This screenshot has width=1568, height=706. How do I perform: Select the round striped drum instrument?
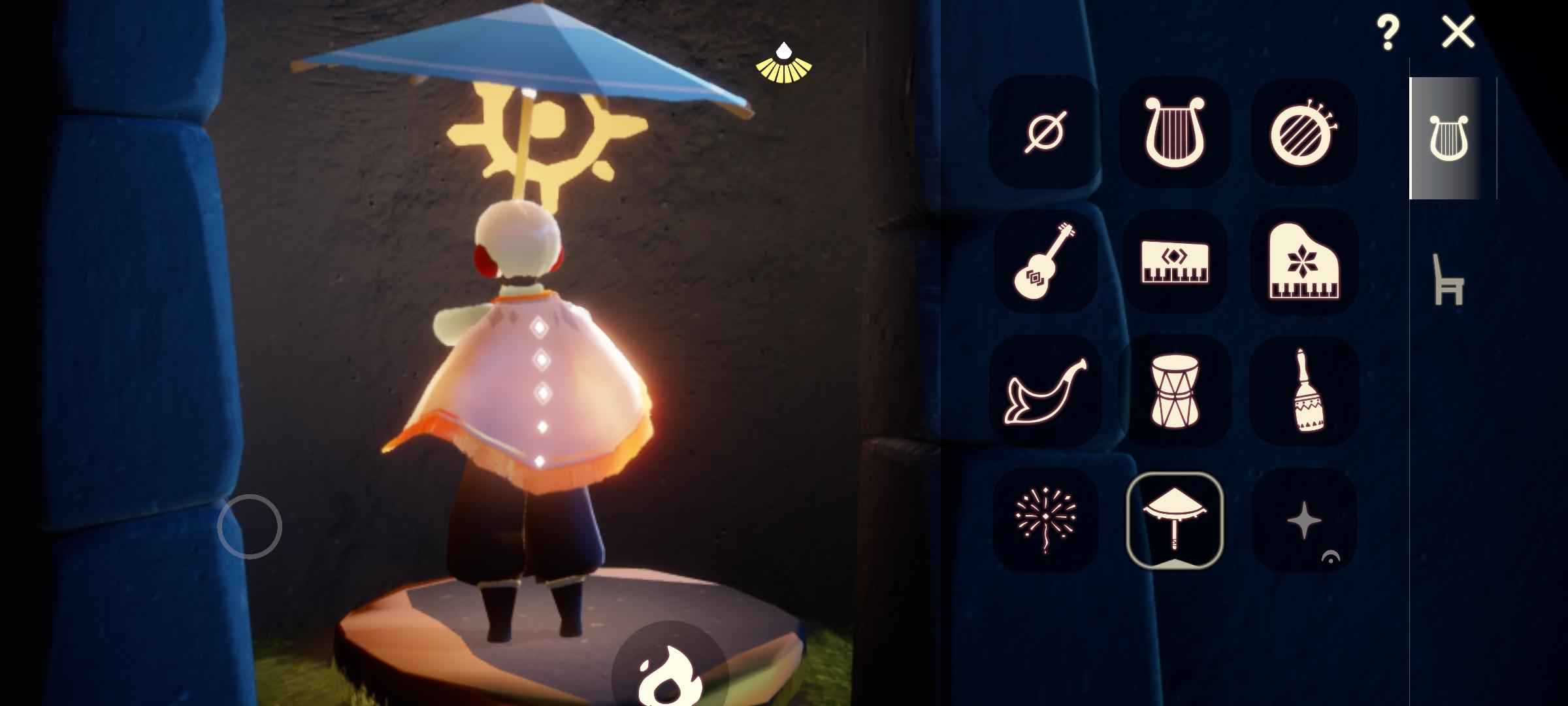tap(1303, 131)
